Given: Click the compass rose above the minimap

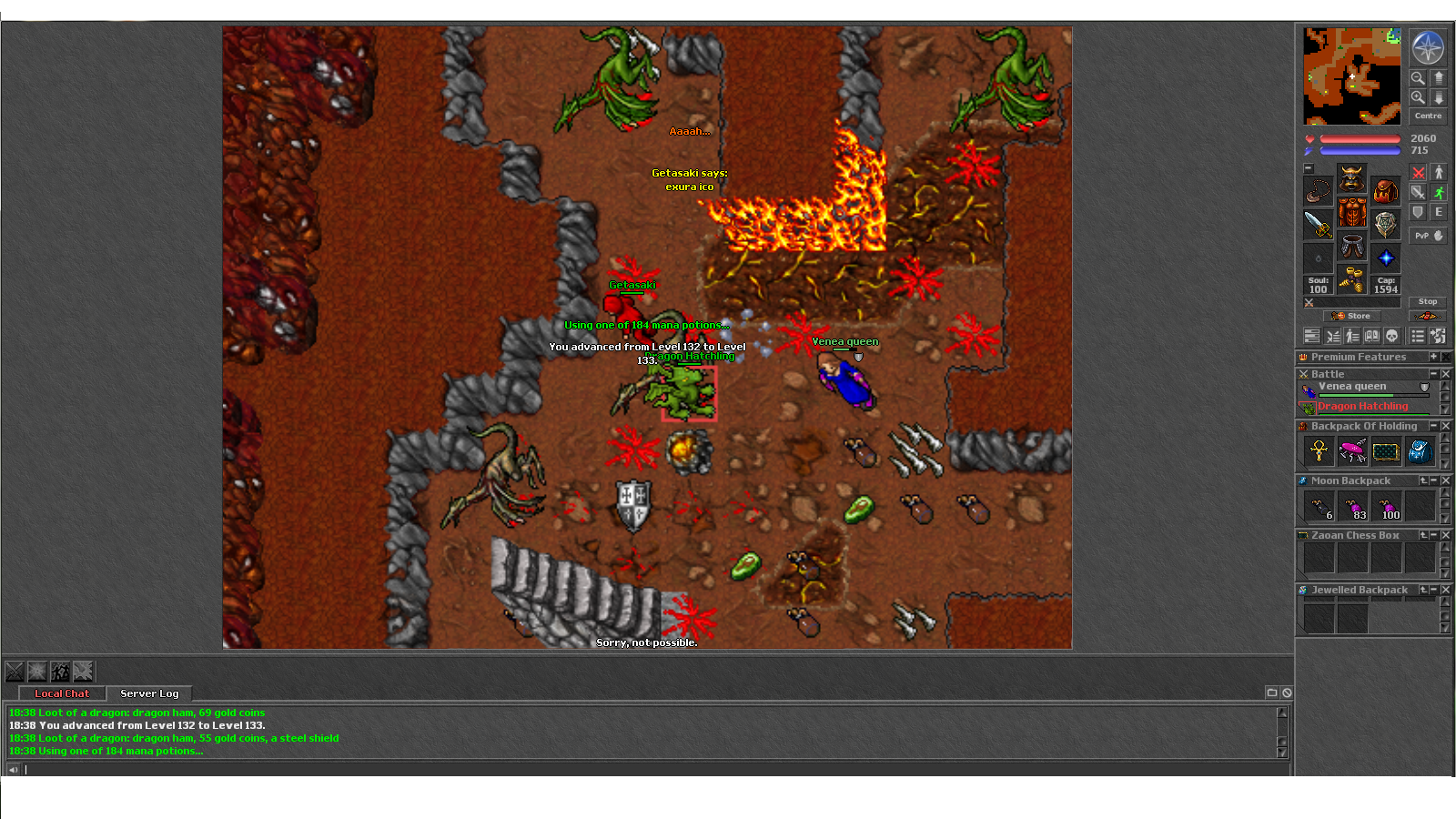Looking at the screenshot, I should coord(1429,48).
